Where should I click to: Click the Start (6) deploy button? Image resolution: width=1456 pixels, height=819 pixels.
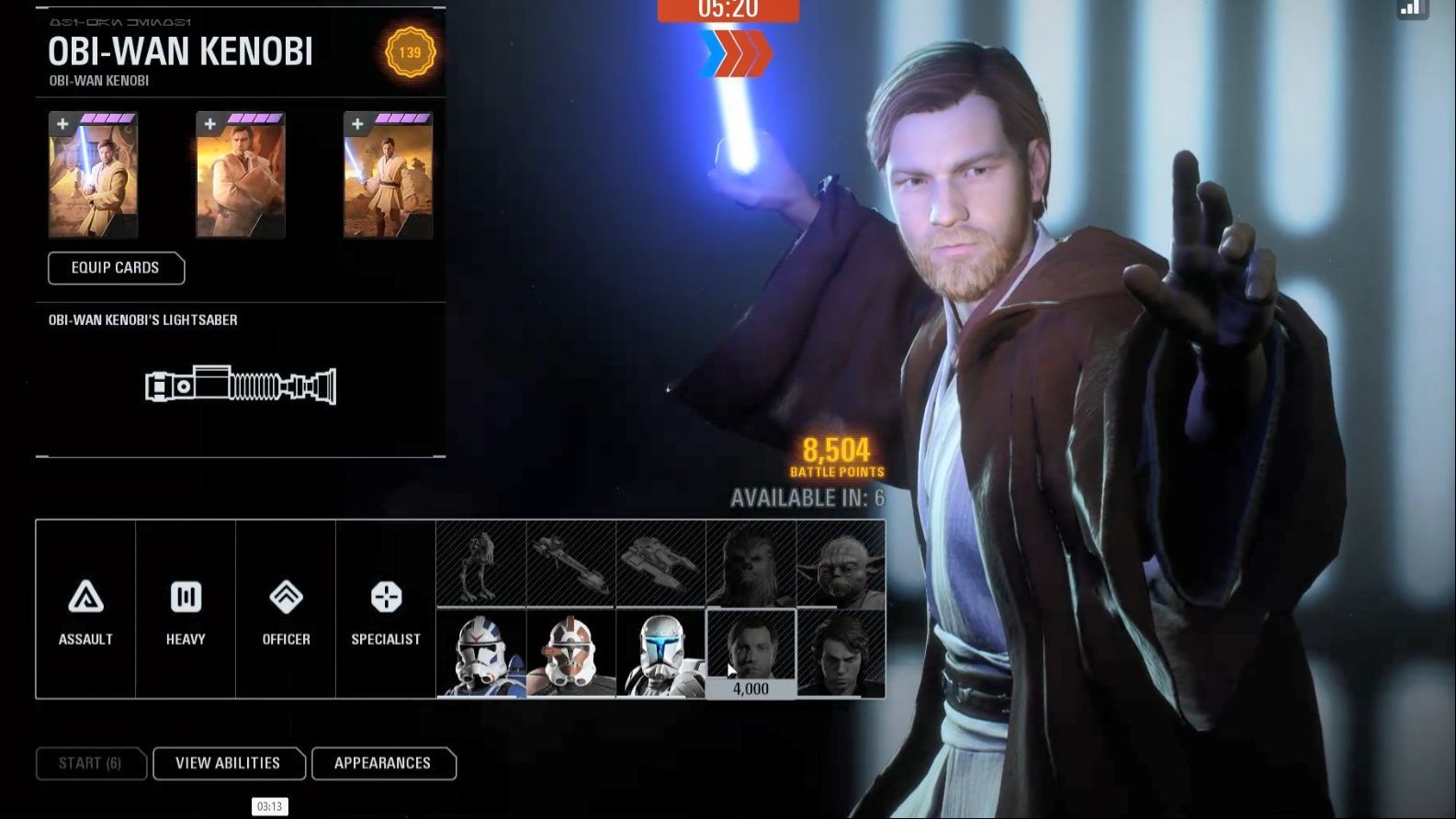[90, 763]
